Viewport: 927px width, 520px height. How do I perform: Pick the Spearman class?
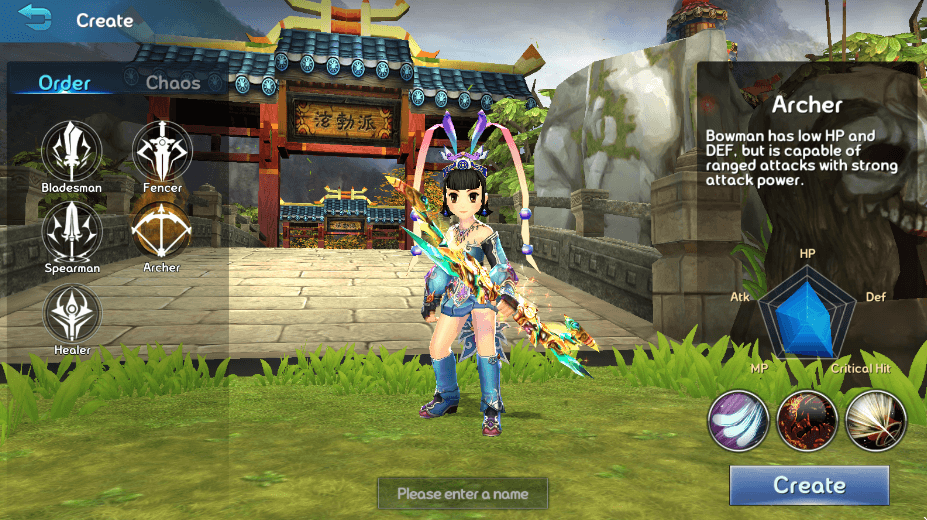71,230
